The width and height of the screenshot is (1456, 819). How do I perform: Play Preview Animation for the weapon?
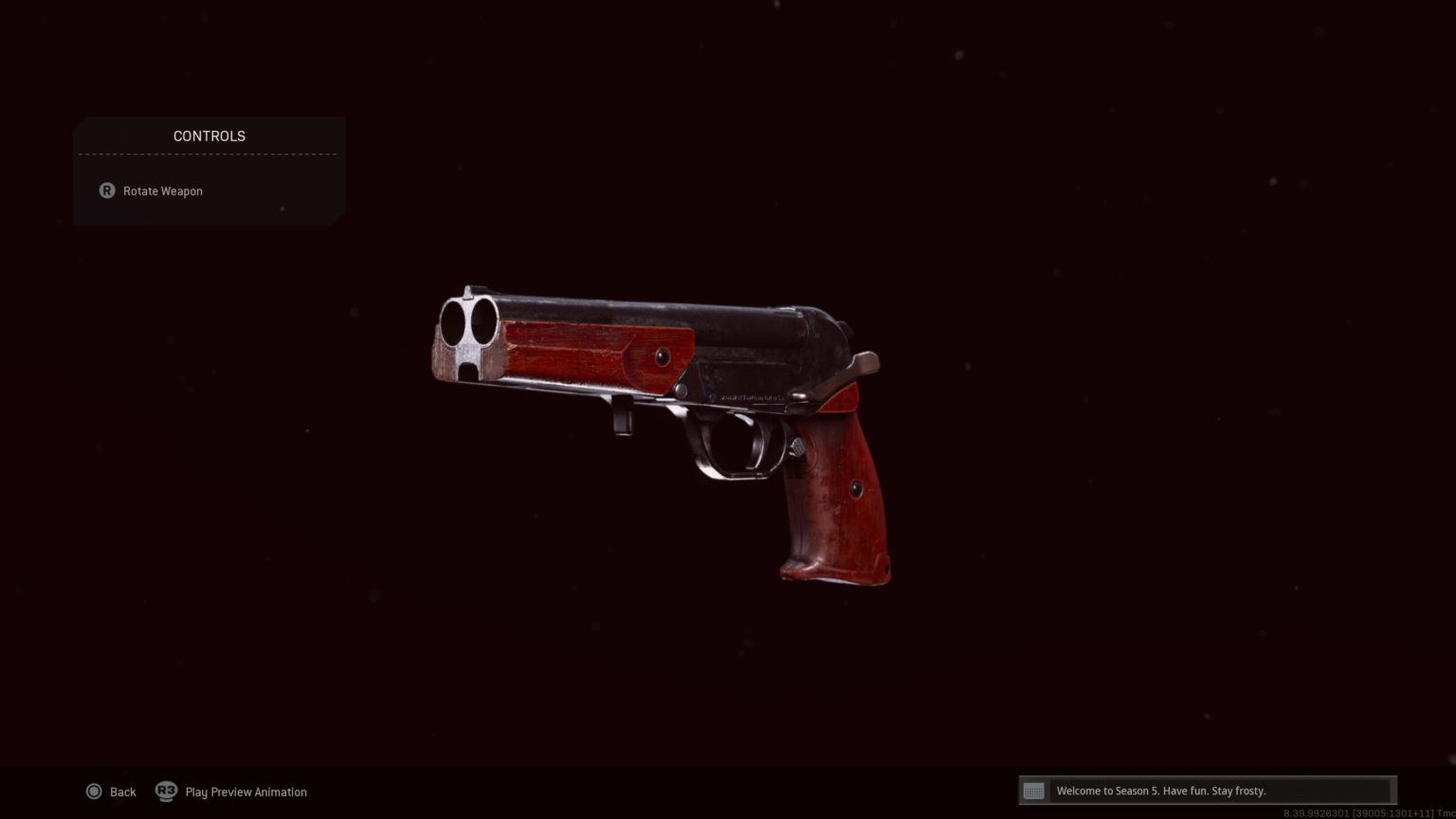tap(232, 792)
